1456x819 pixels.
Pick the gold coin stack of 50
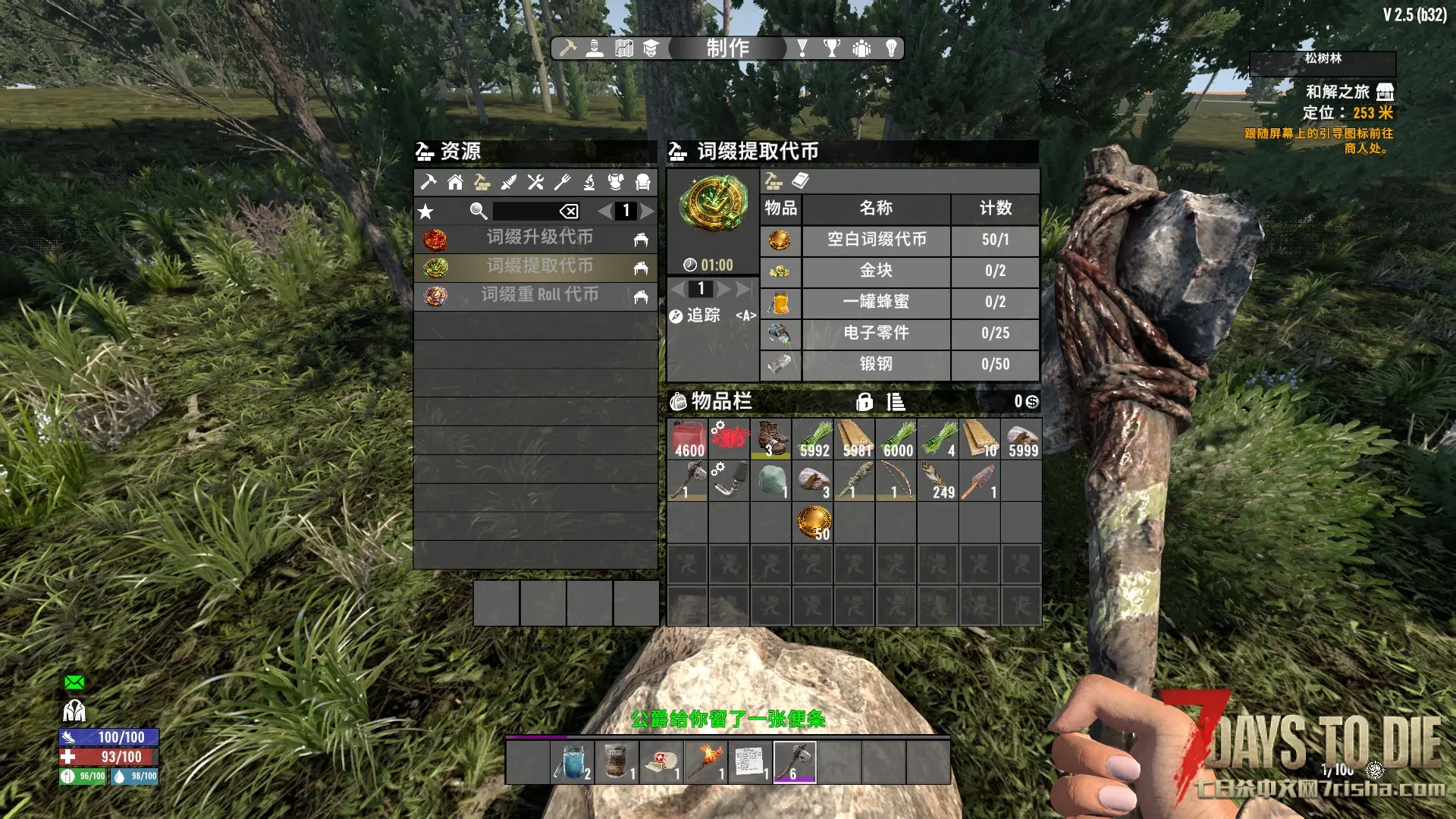point(813,522)
